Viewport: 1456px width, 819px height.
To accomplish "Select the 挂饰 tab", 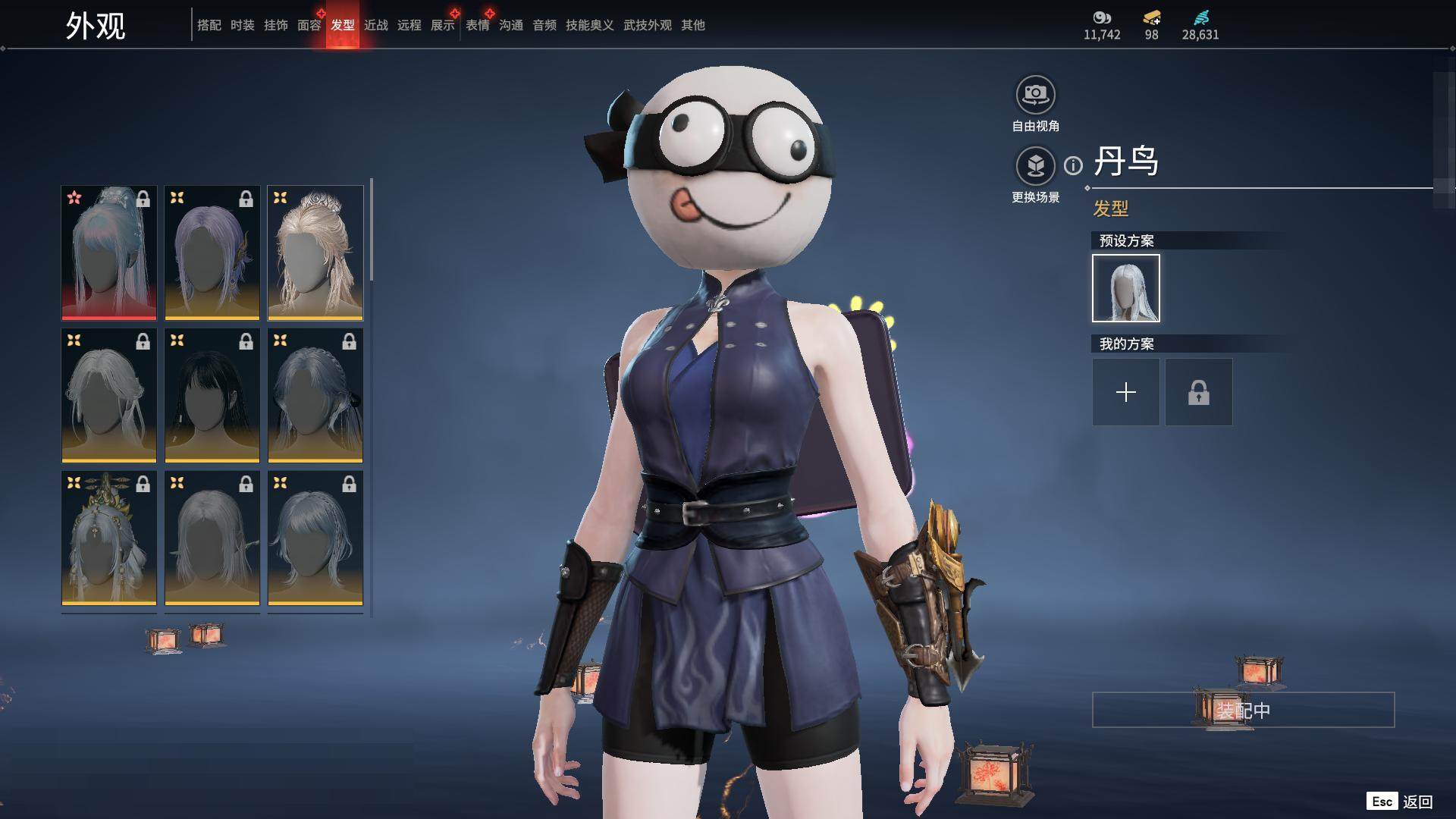I will pos(275,25).
